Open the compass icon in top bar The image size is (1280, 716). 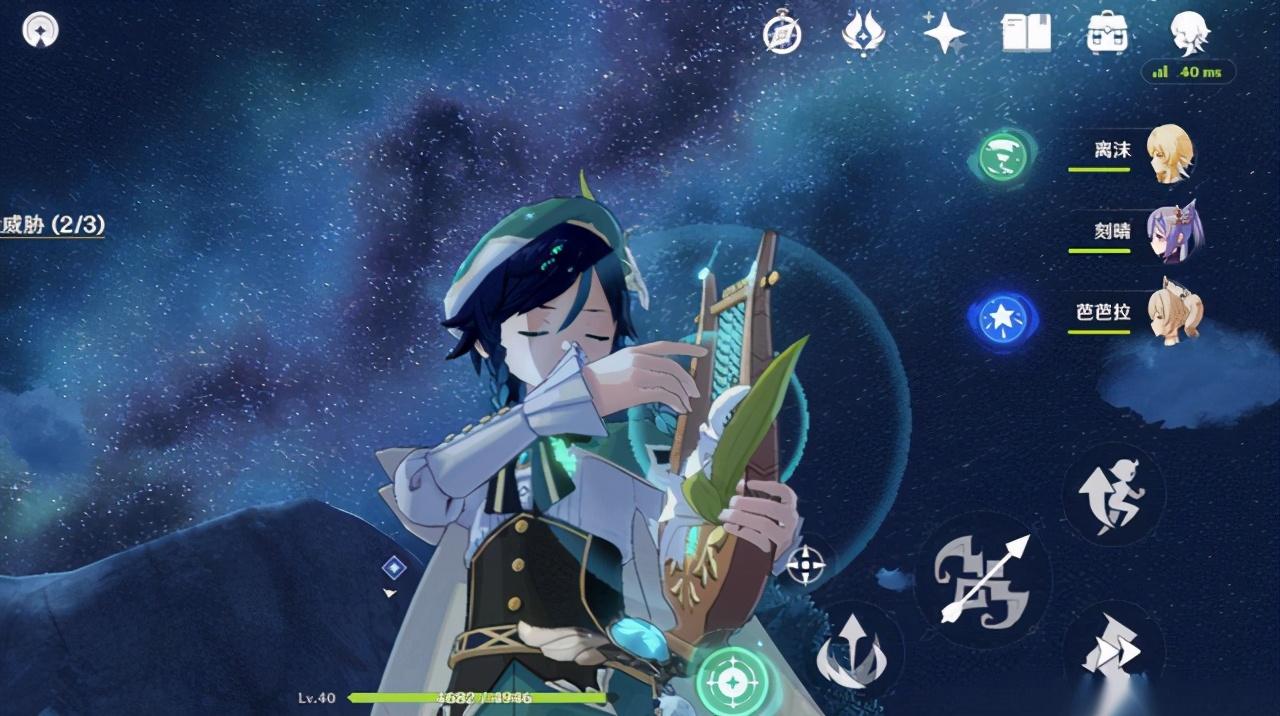781,34
